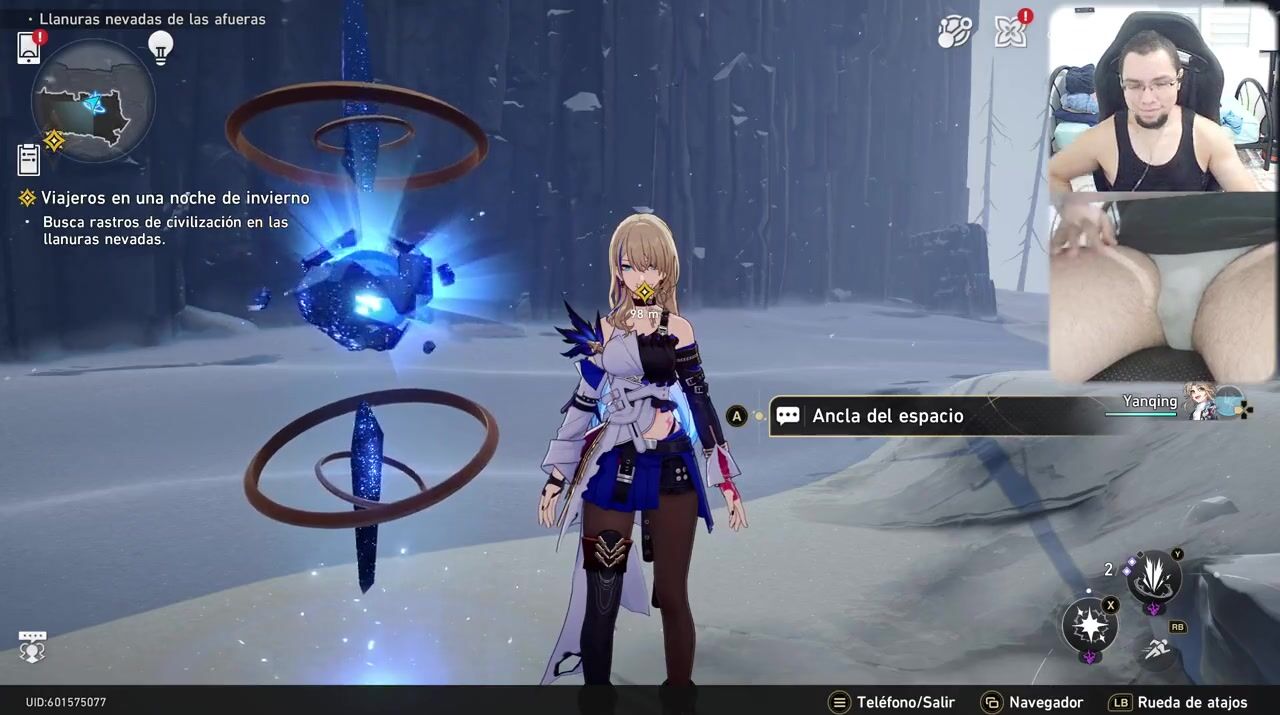Open the phone menu icon
1280x715 pixels.
(28, 47)
